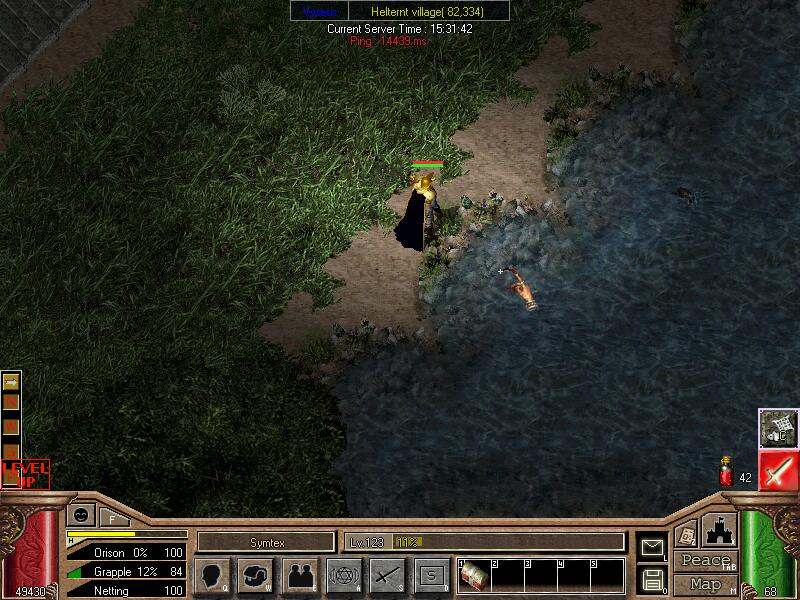800x600 pixels.
Task: Activate the fishing net skill icon
Action: 776,428
